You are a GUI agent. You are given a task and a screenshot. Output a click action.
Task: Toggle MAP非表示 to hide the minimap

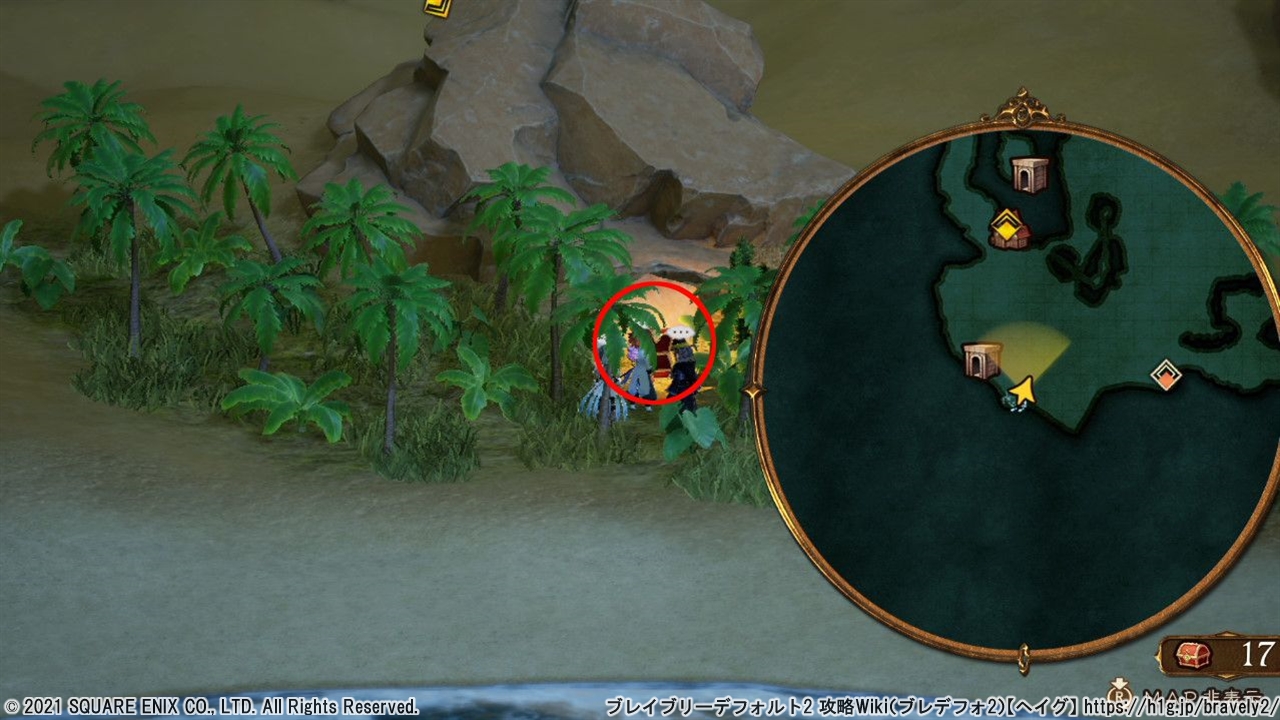pos(1200,695)
